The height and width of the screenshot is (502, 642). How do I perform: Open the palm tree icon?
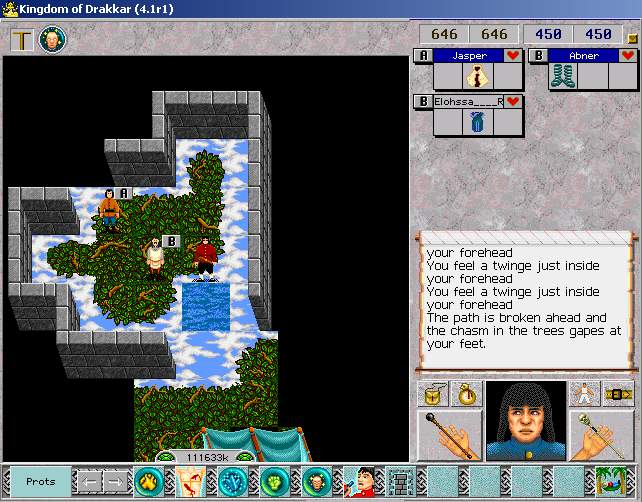(x=611, y=481)
